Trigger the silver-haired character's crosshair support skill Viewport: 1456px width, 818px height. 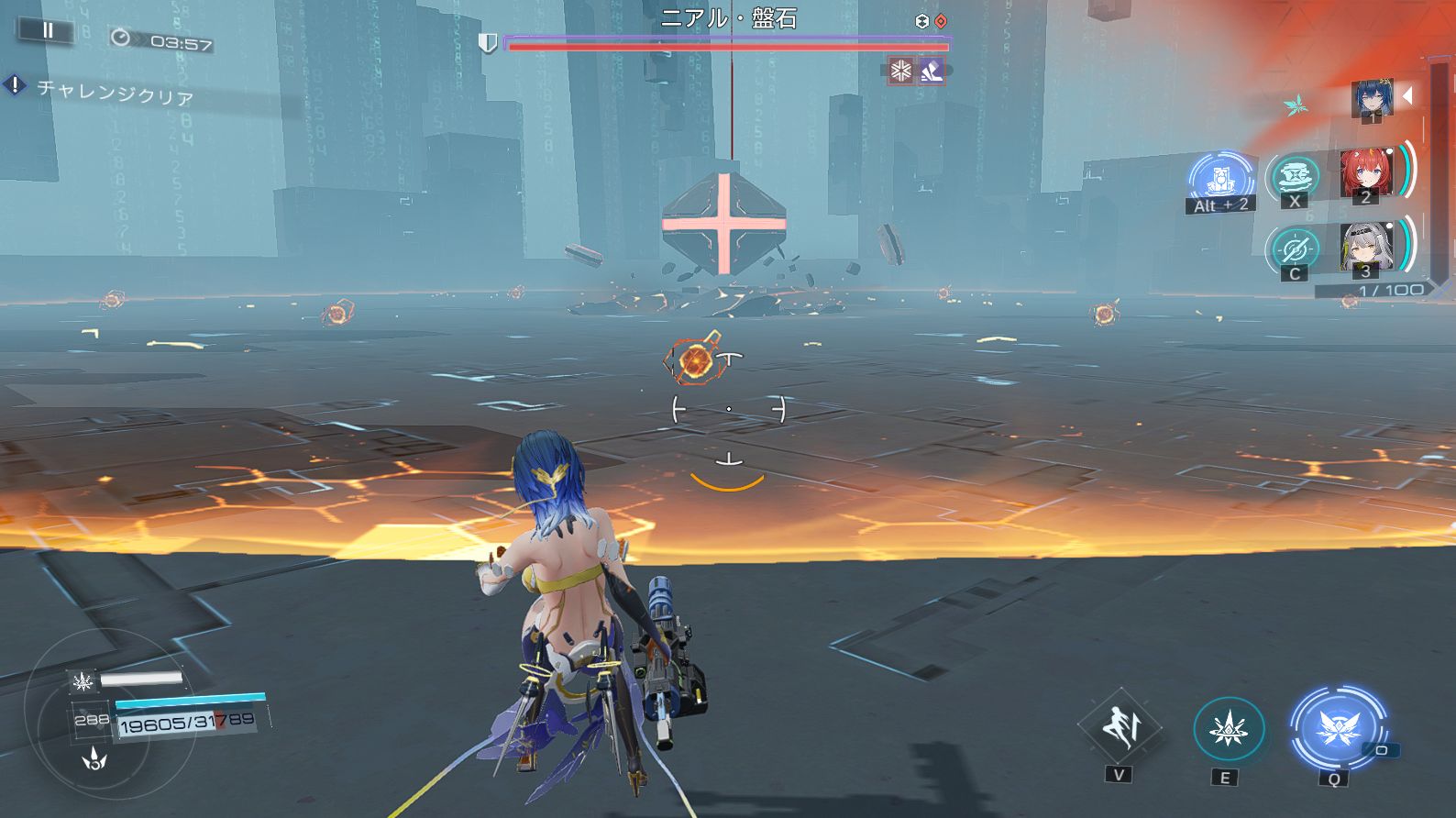tap(1295, 249)
